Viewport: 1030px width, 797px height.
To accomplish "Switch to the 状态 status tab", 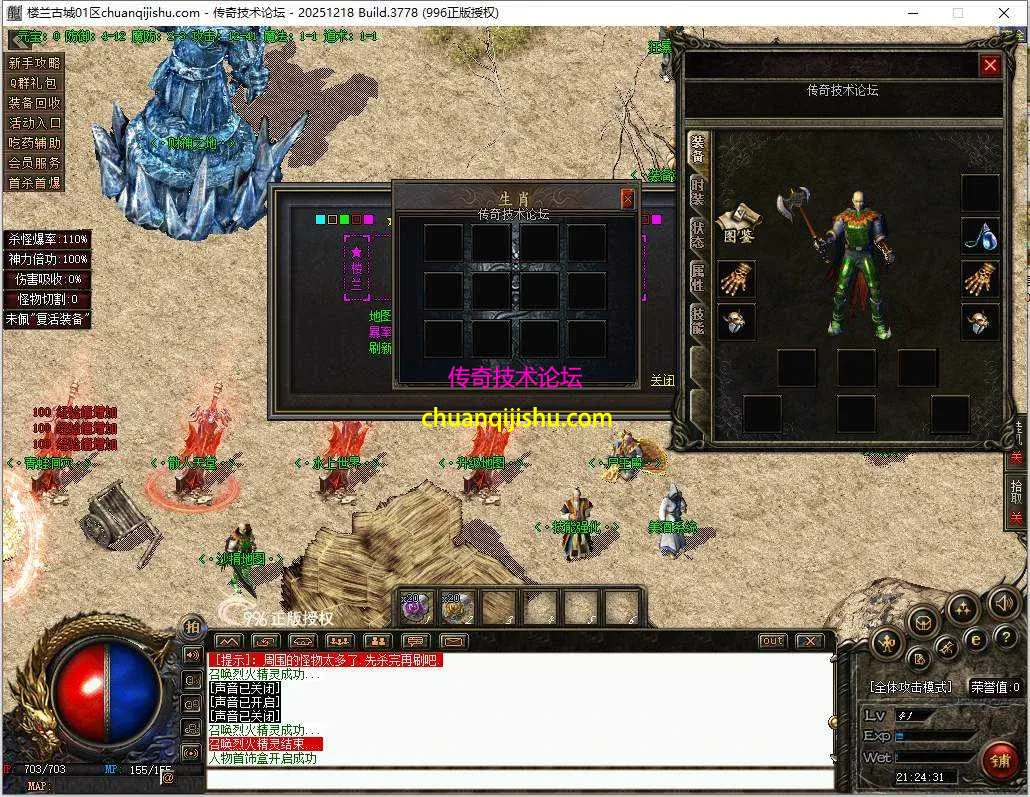I will tap(697, 234).
